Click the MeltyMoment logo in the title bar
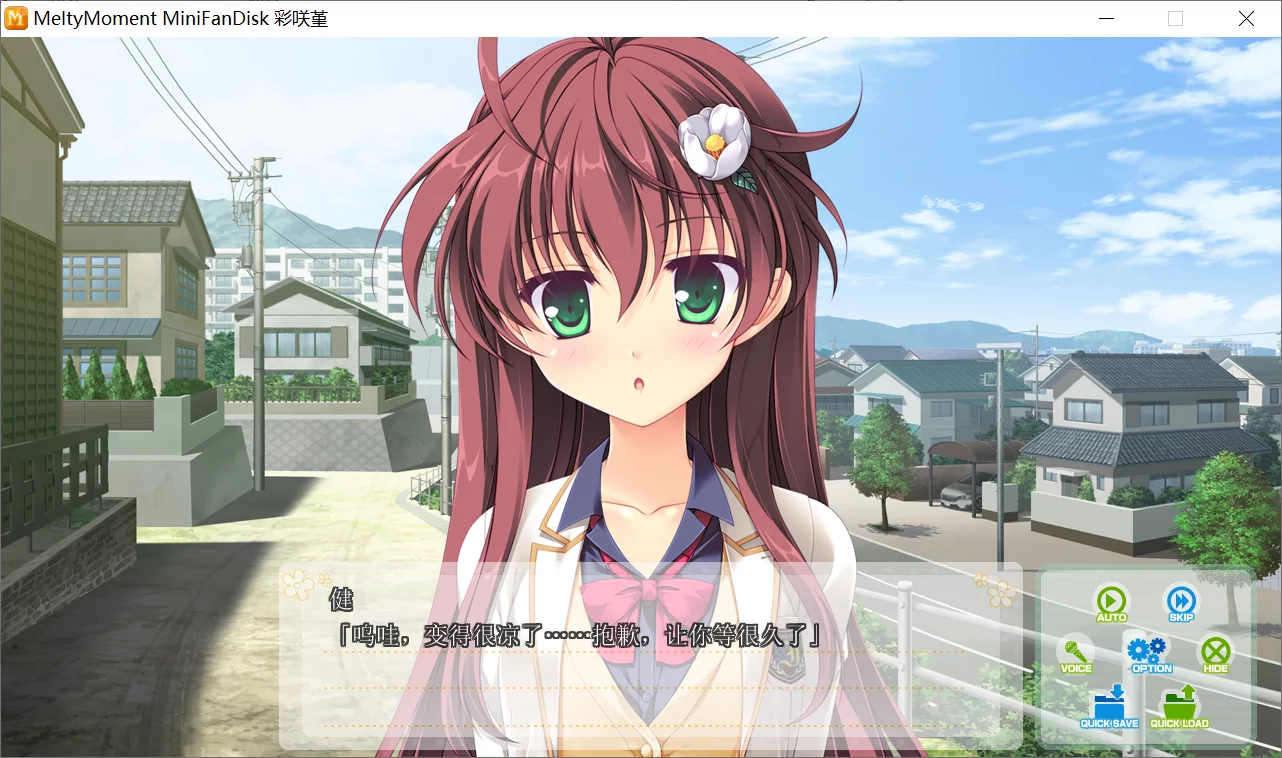The width and height of the screenshot is (1282, 758). pos(16,18)
